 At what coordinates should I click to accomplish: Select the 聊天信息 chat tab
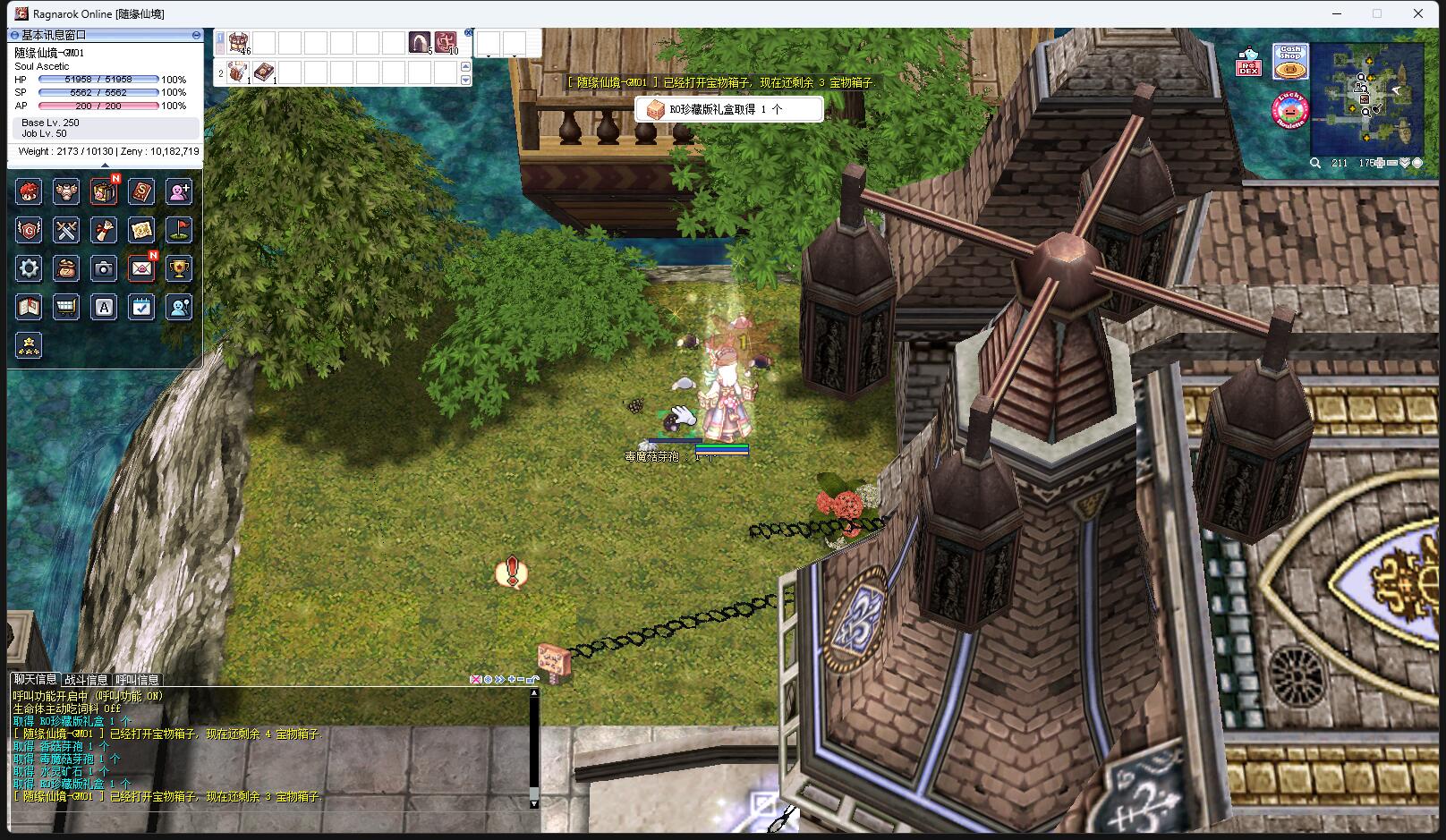[x=35, y=680]
